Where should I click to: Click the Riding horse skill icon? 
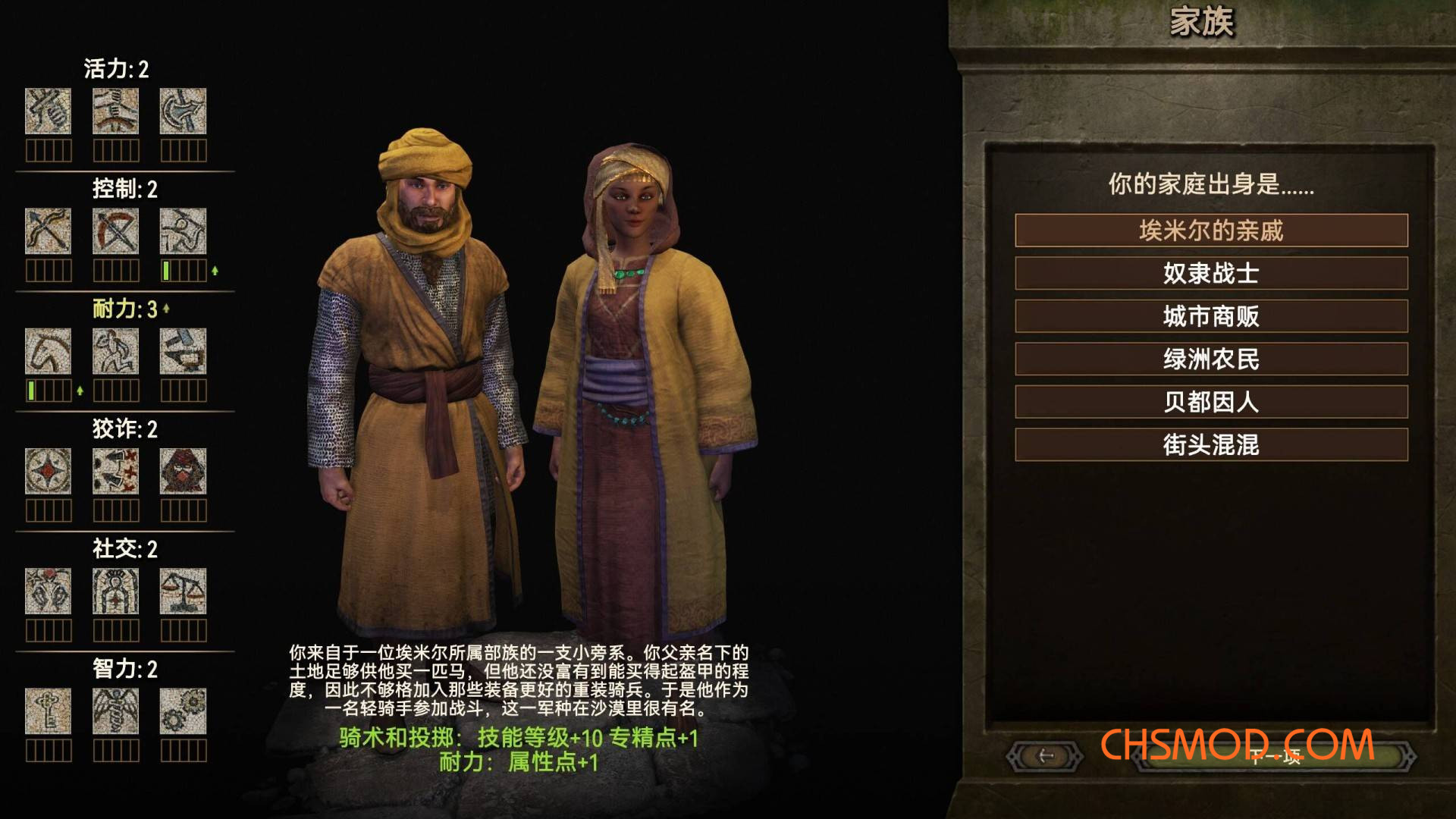coord(48,351)
